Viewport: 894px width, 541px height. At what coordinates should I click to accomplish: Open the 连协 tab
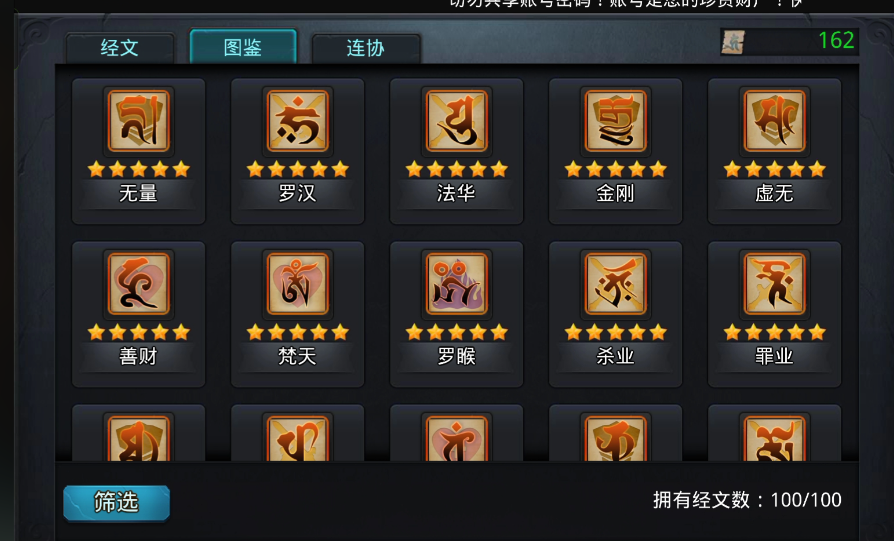[x=366, y=48]
